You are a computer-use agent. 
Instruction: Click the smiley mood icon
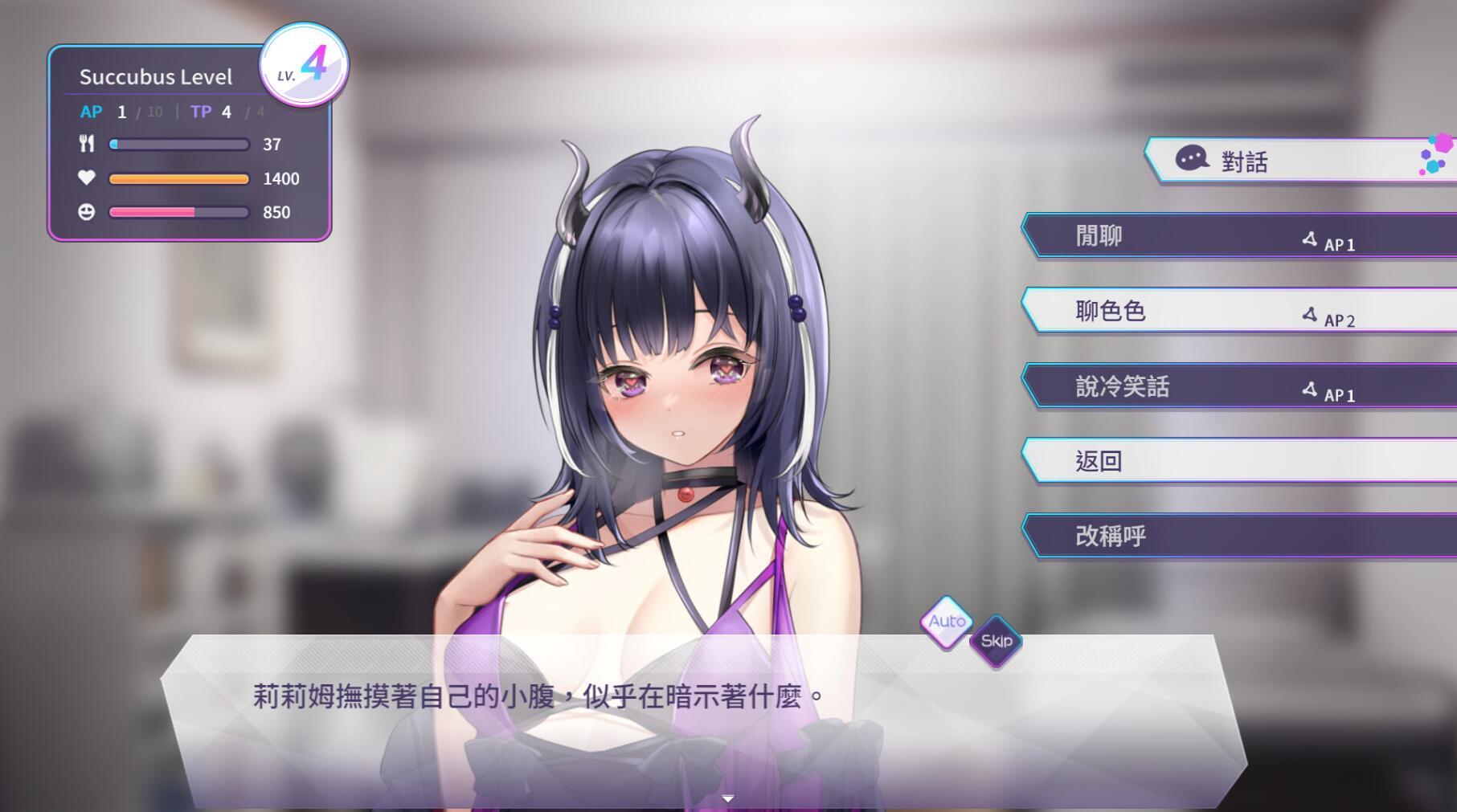[87, 212]
